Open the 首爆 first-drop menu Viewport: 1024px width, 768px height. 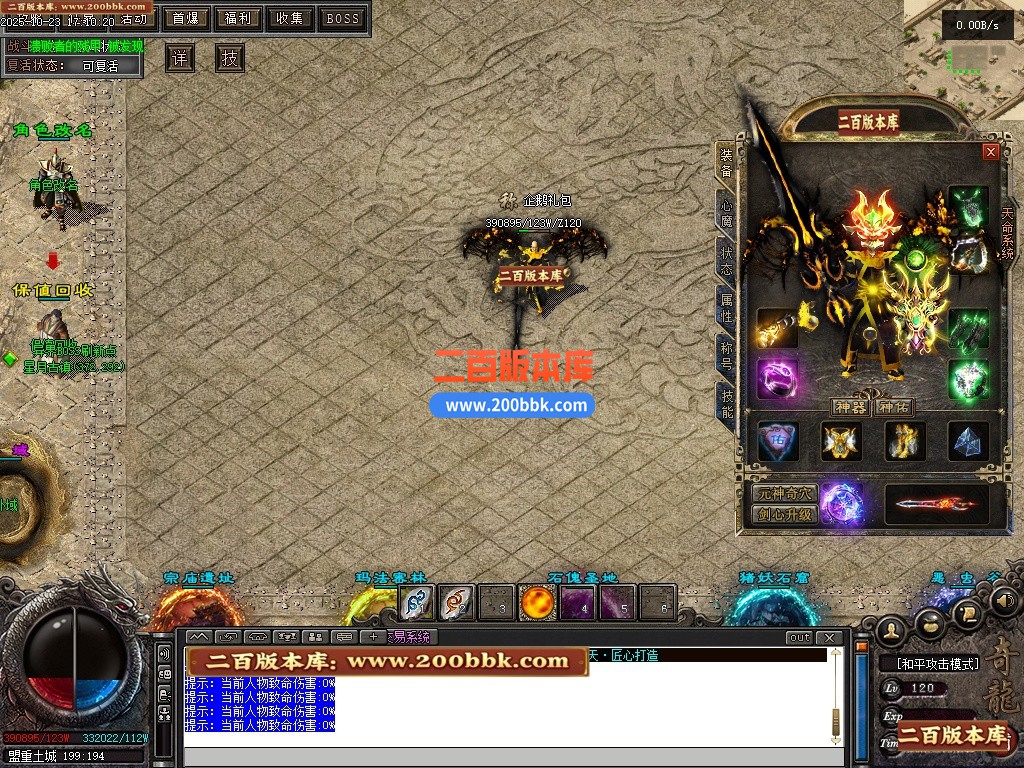[x=185, y=18]
